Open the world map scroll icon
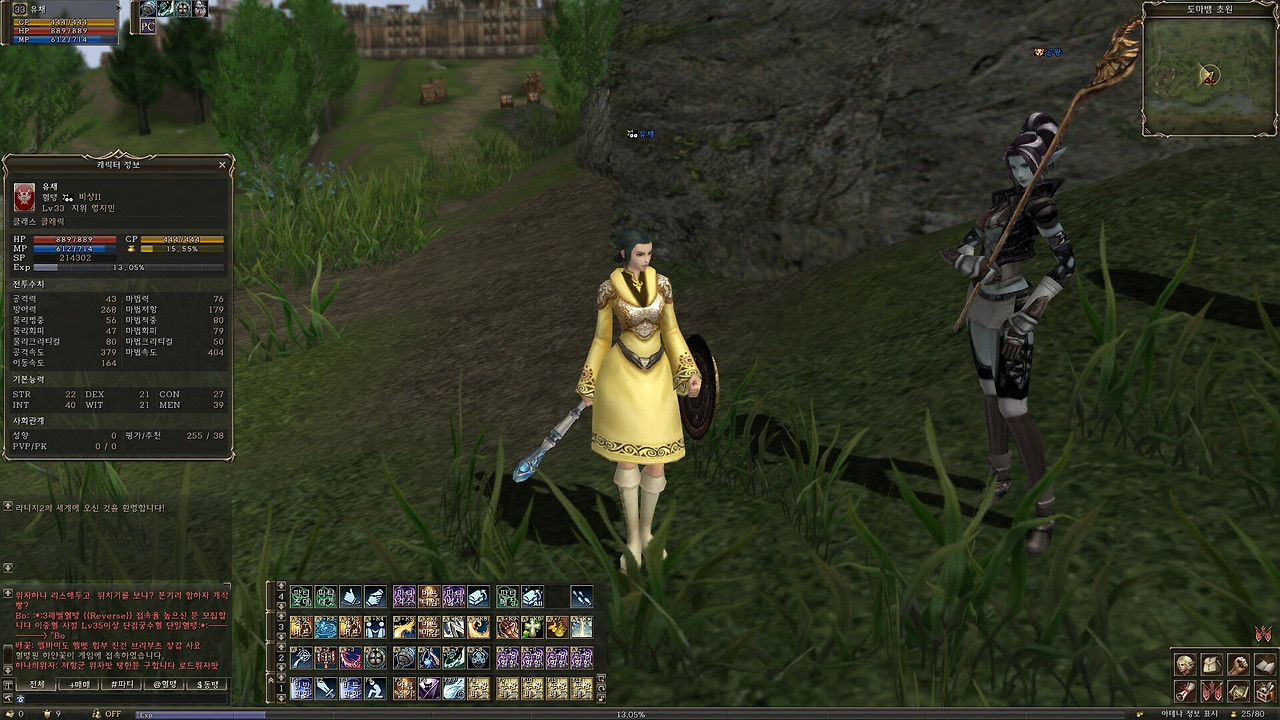Screen dimensions: 1280x720 [1238, 691]
